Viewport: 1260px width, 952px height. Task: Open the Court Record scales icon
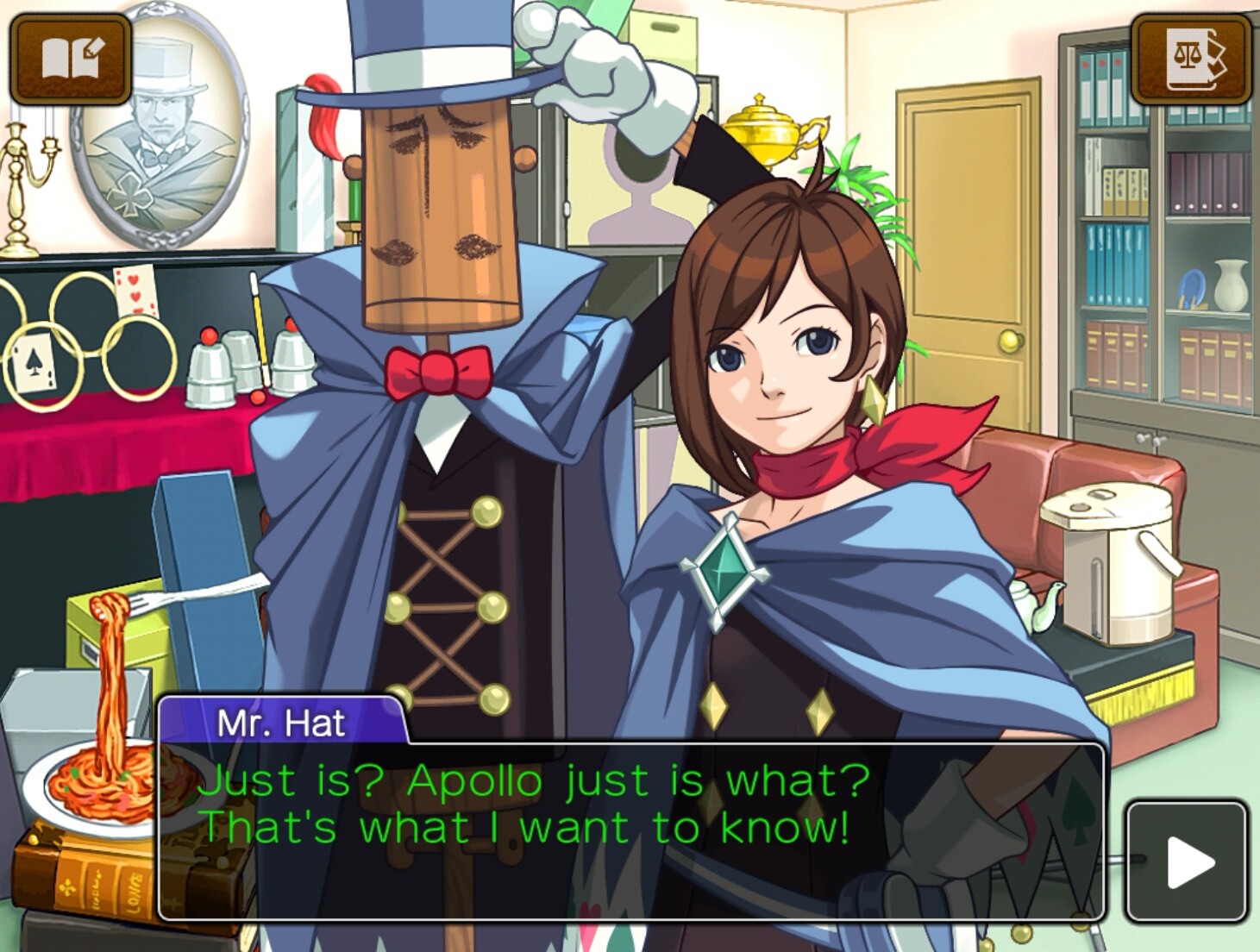coord(1191,60)
